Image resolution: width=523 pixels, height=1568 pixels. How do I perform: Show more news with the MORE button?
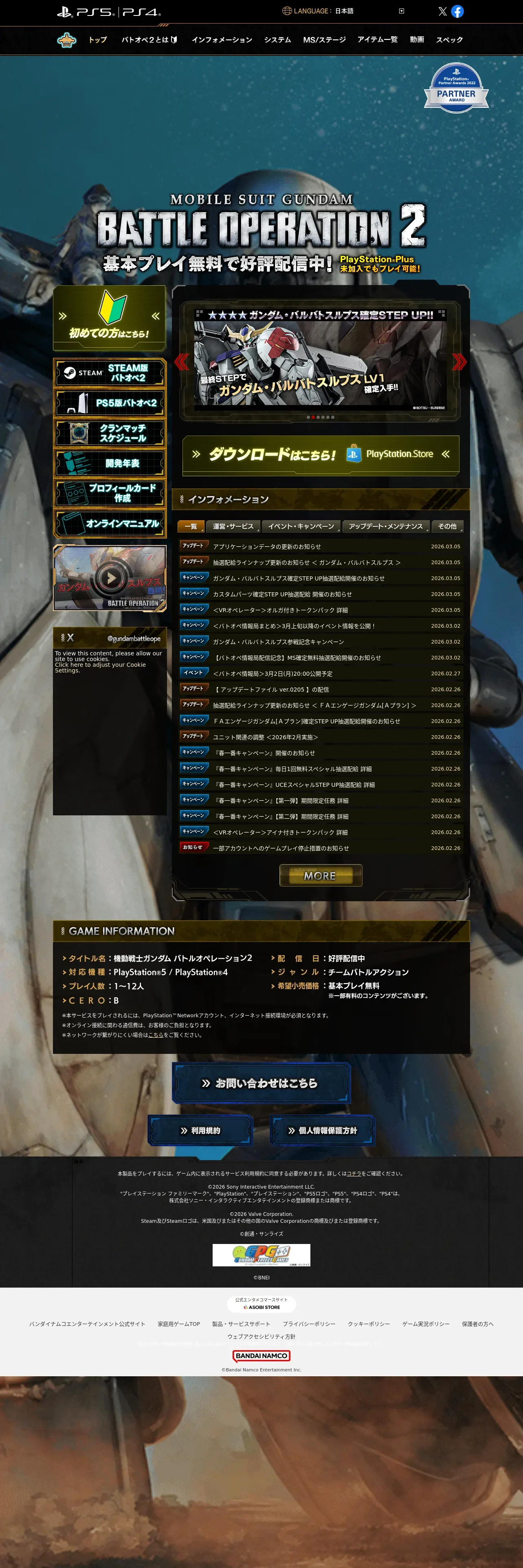(x=320, y=875)
